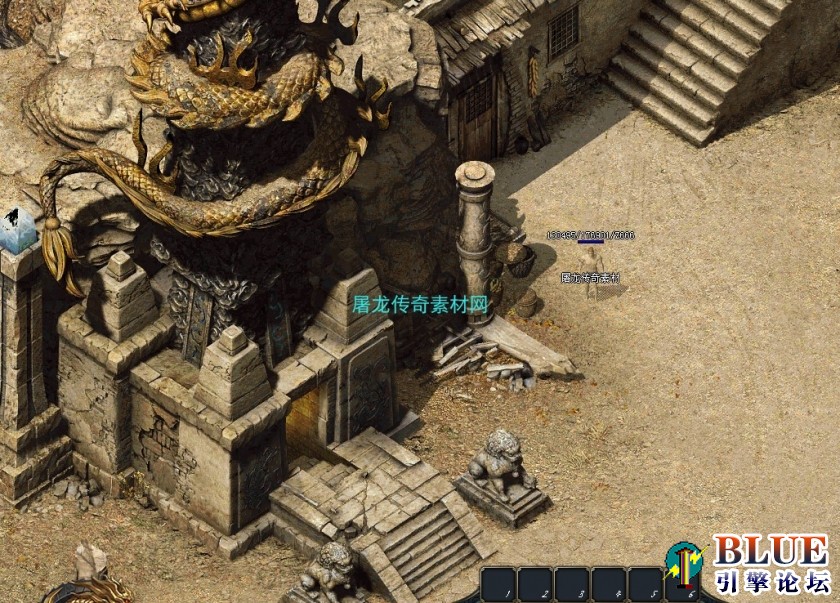This screenshot has width=840, height=603.
Task: Choose the quick slot labeled 6
Action: tap(684, 585)
